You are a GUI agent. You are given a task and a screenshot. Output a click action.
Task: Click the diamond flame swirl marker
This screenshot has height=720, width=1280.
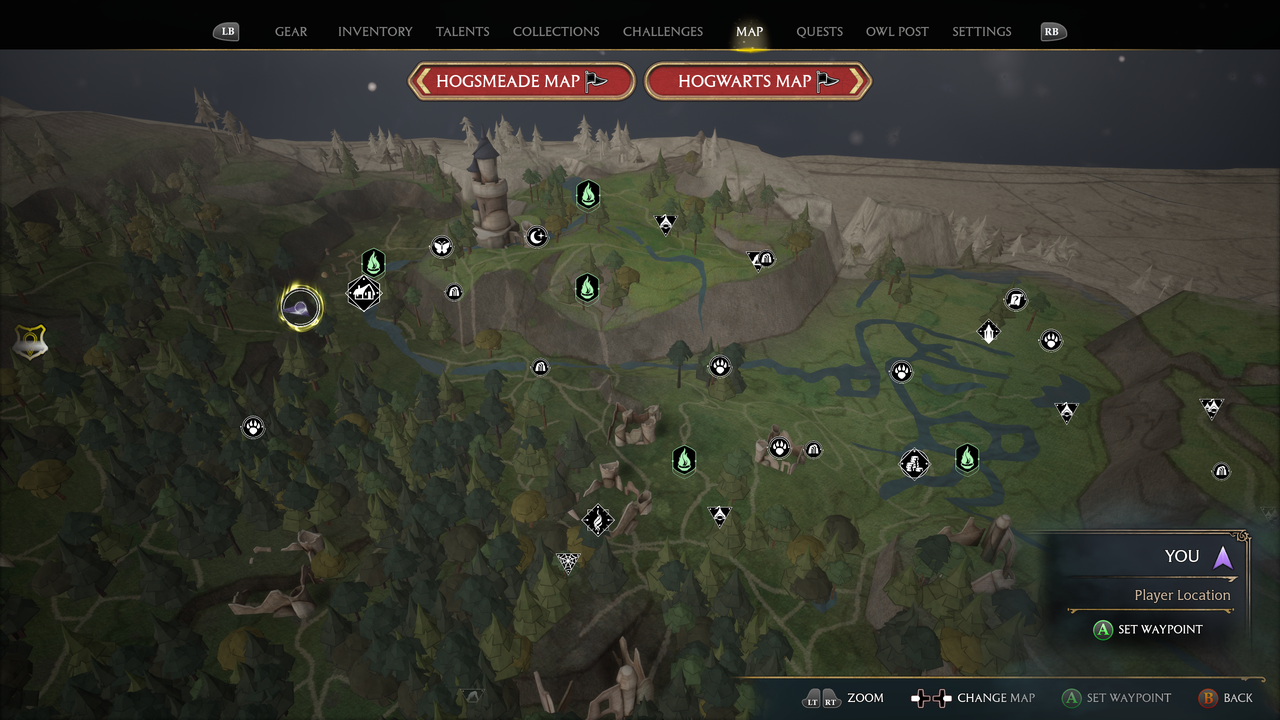point(598,520)
